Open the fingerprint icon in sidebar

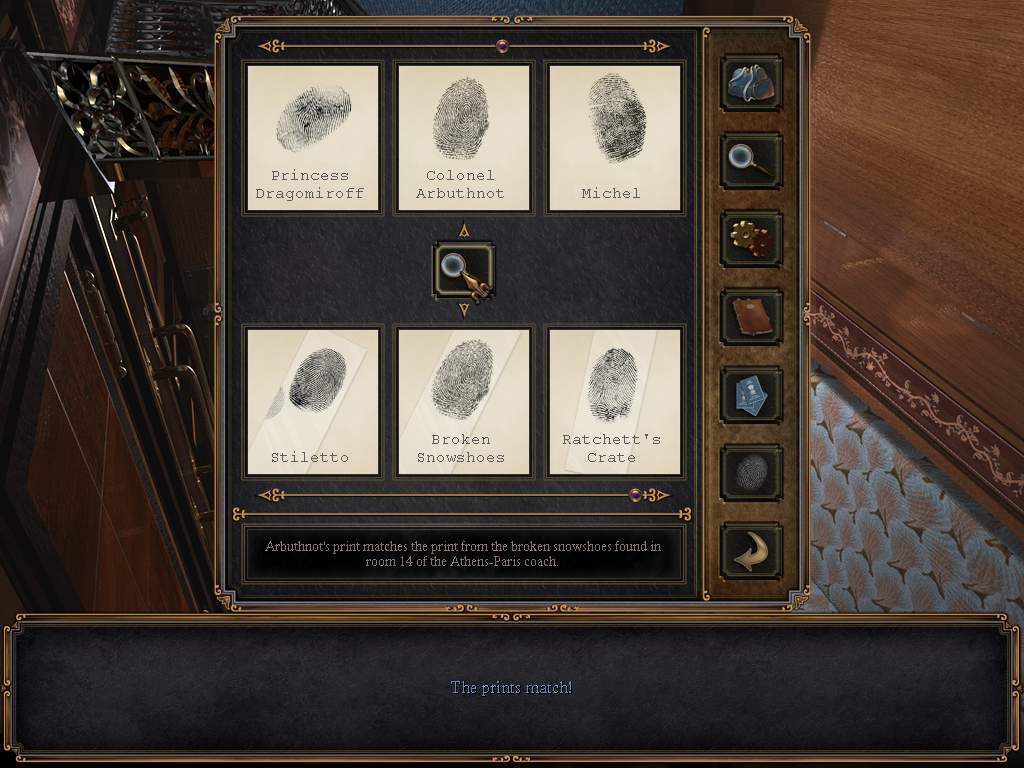point(751,472)
